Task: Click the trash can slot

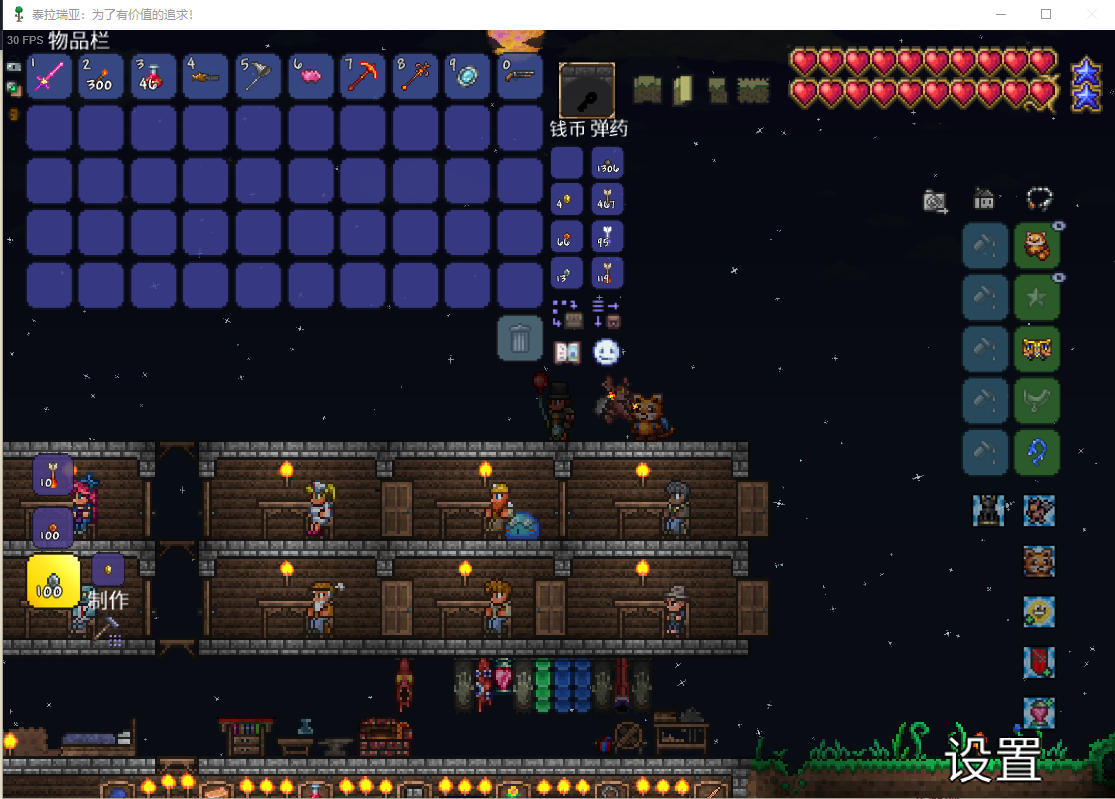Action: pyautogui.click(x=520, y=338)
